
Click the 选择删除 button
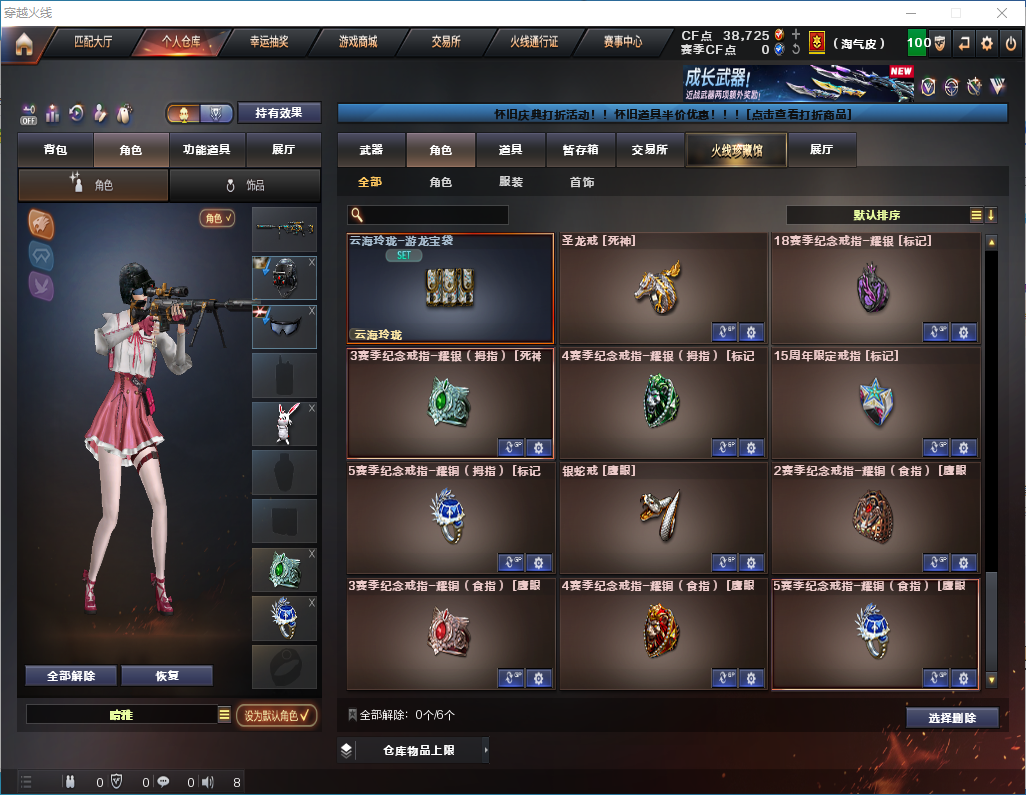(952, 718)
